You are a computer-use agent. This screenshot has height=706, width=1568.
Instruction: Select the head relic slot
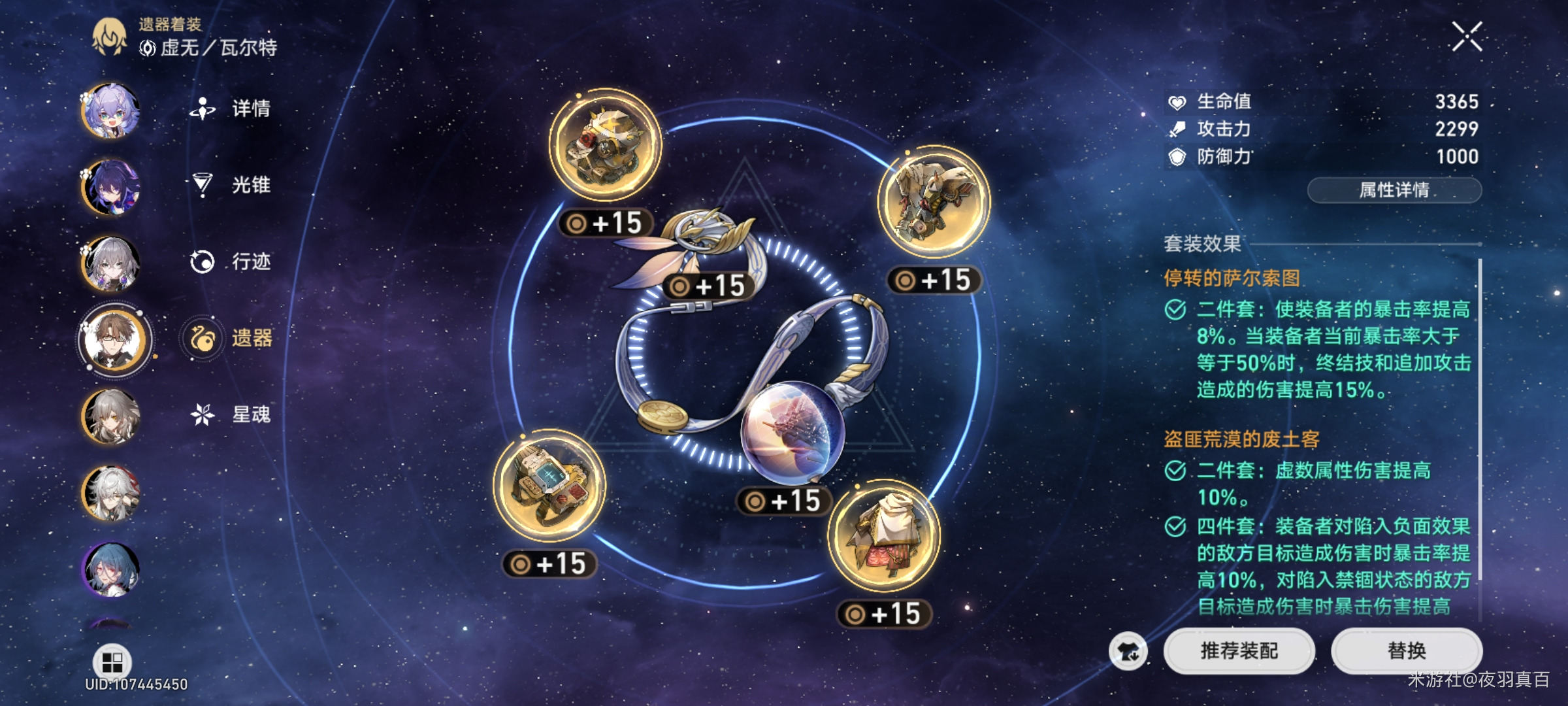605,145
